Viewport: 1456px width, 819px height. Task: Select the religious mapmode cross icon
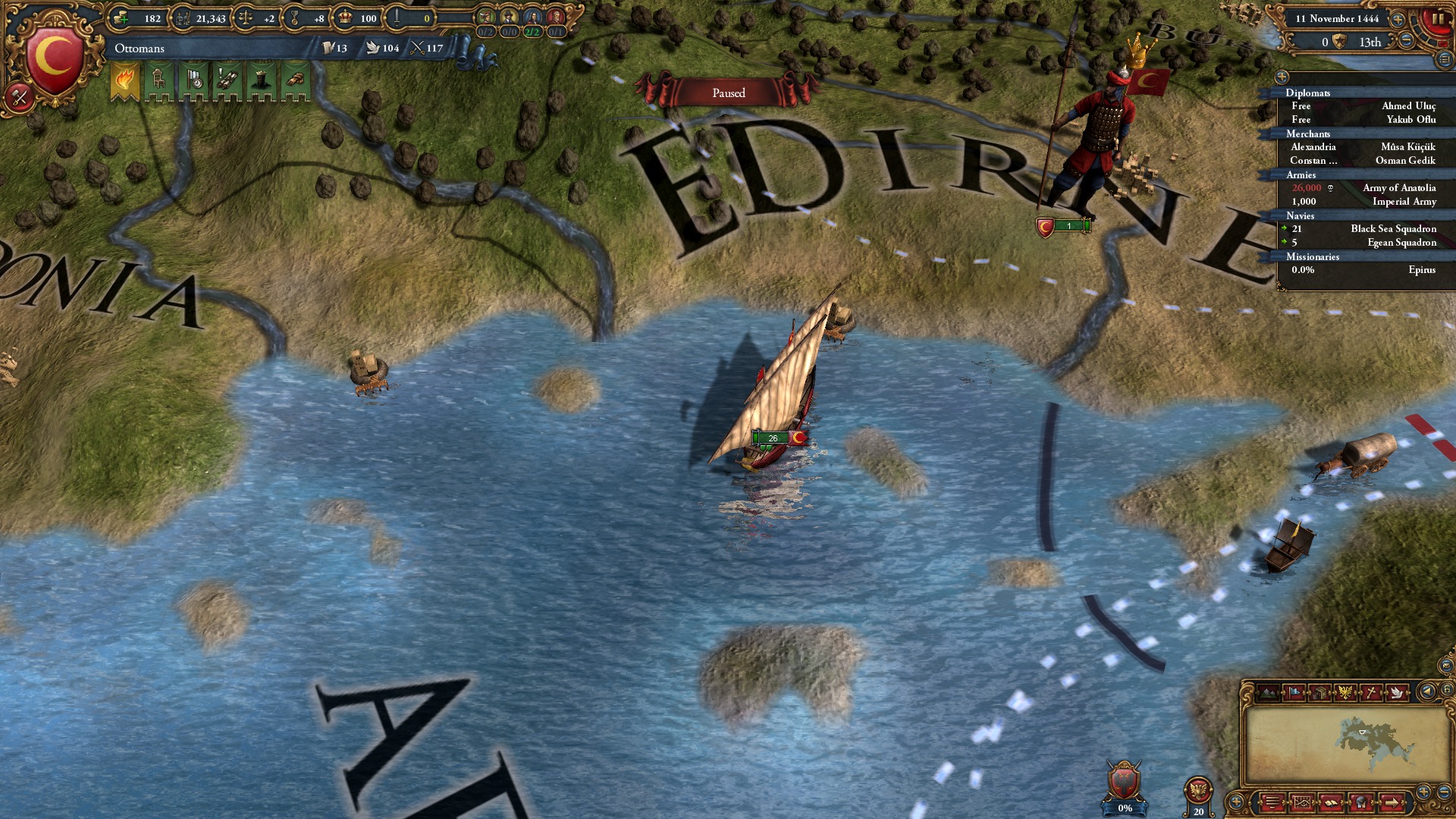(x=1371, y=692)
